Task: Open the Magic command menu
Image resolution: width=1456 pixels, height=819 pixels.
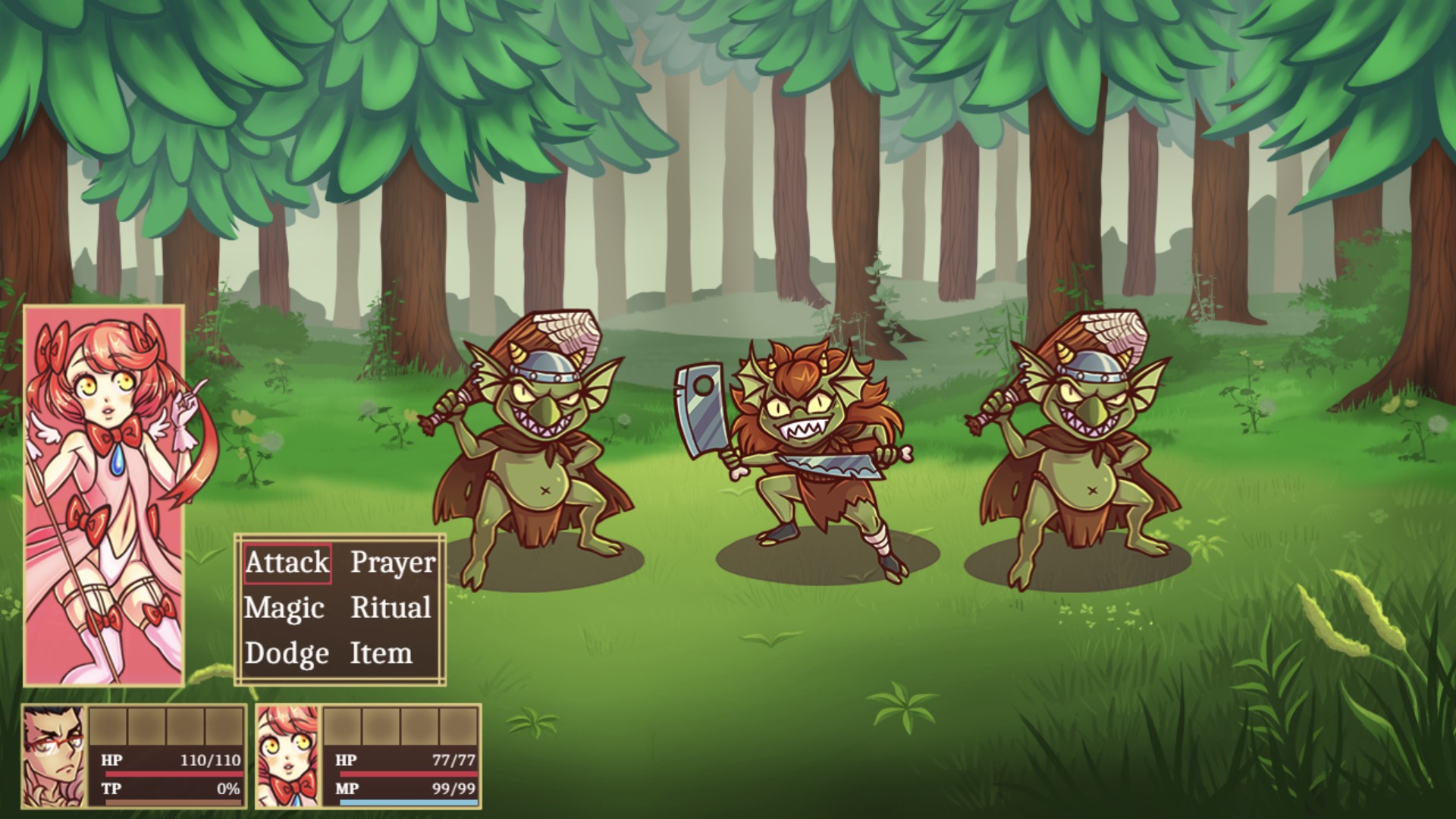Action: pos(284,609)
